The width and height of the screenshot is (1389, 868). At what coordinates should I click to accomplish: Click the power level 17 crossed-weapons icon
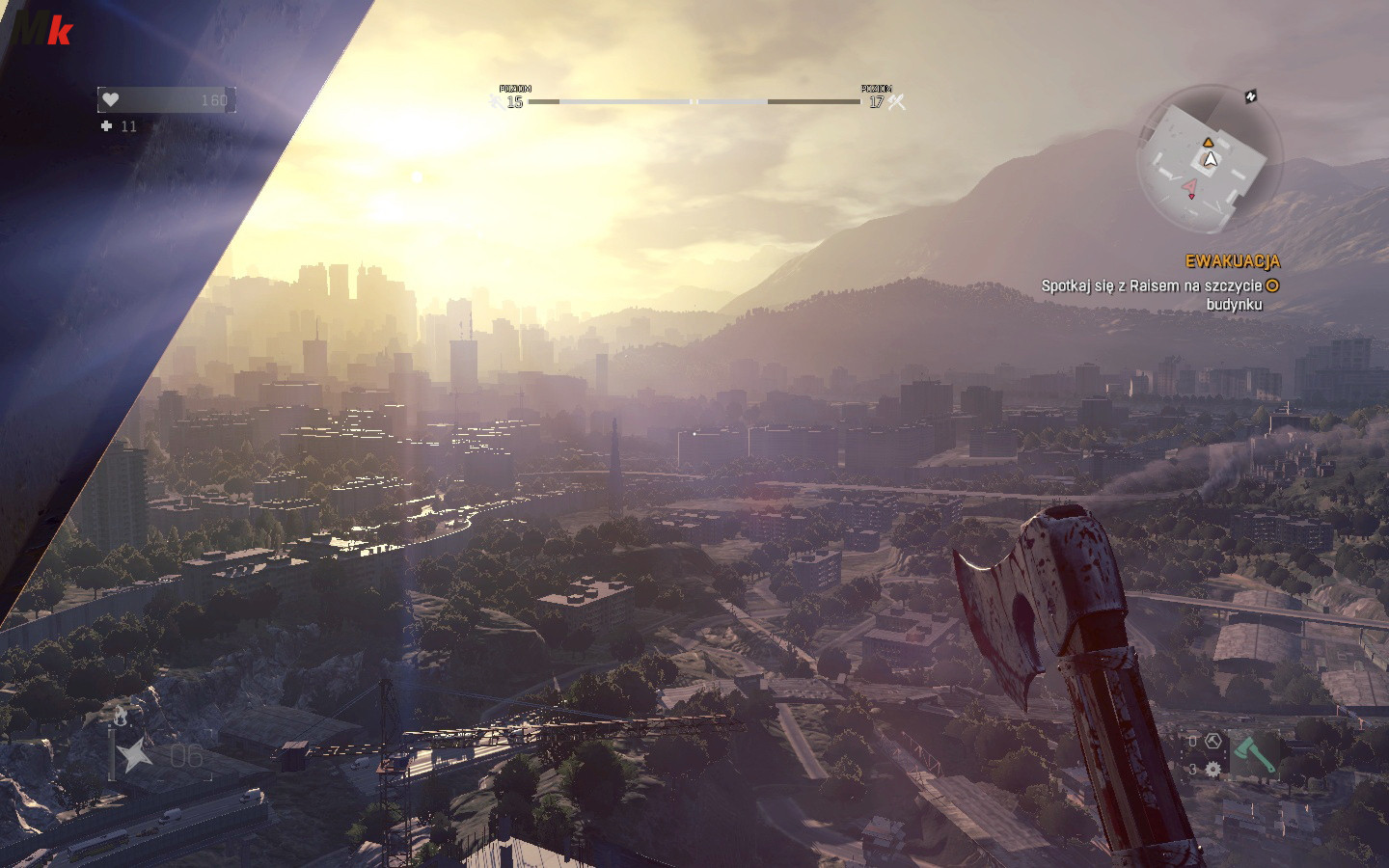point(897,101)
